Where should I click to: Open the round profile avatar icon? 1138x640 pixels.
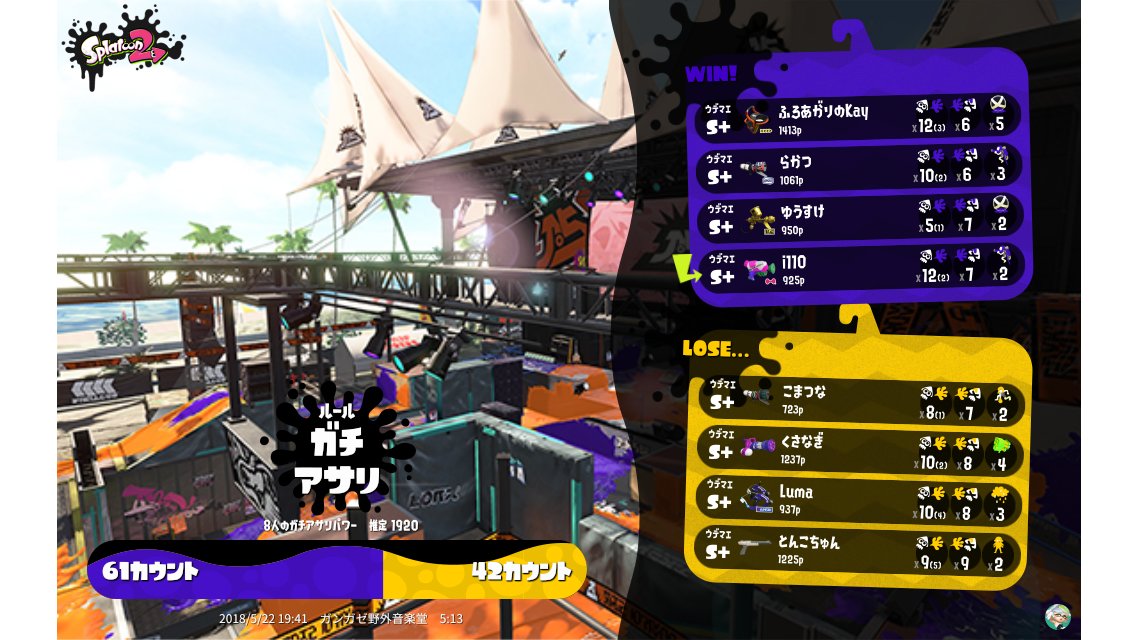[x=1057, y=616]
